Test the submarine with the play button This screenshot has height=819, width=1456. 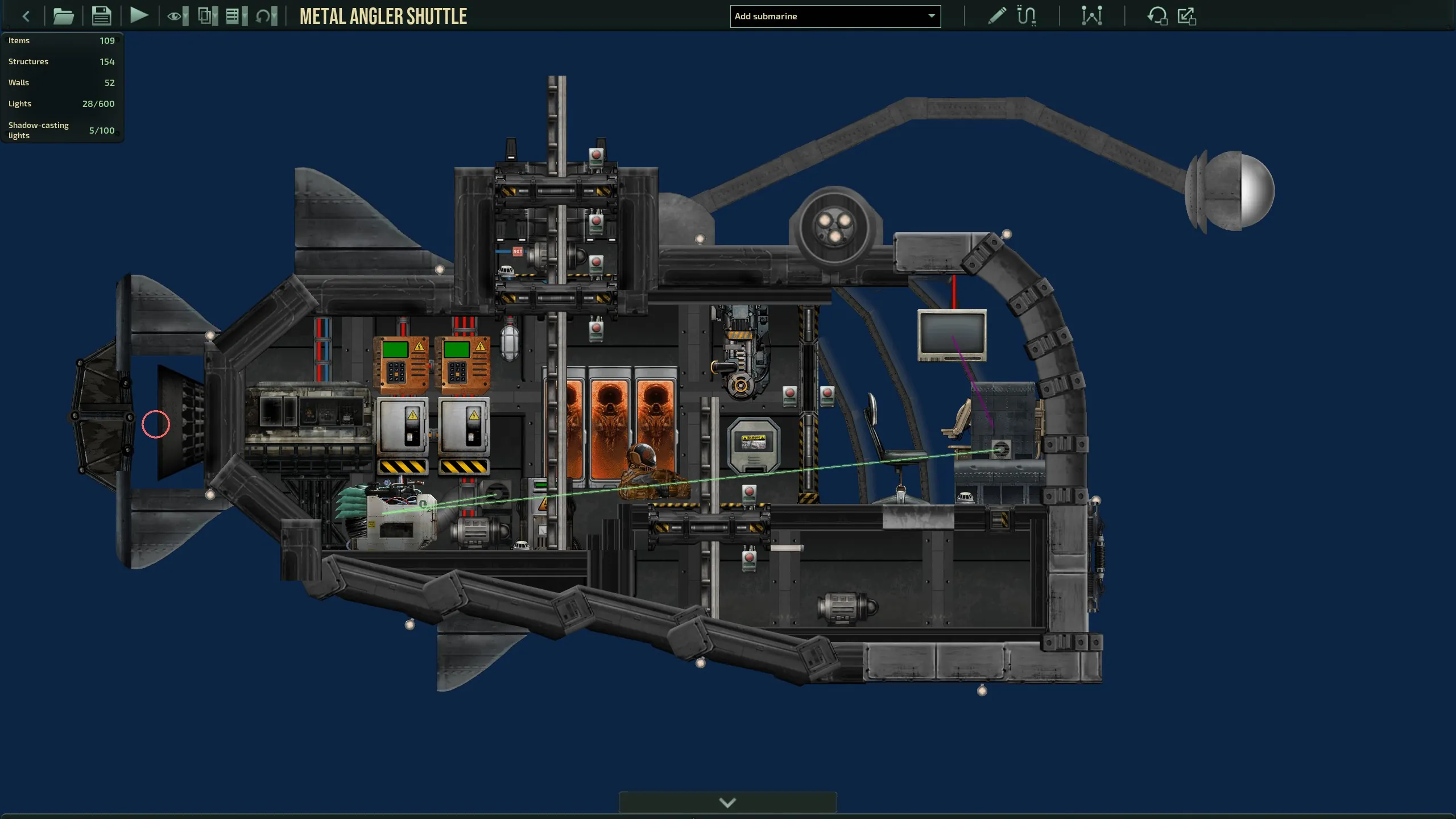(139, 15)
